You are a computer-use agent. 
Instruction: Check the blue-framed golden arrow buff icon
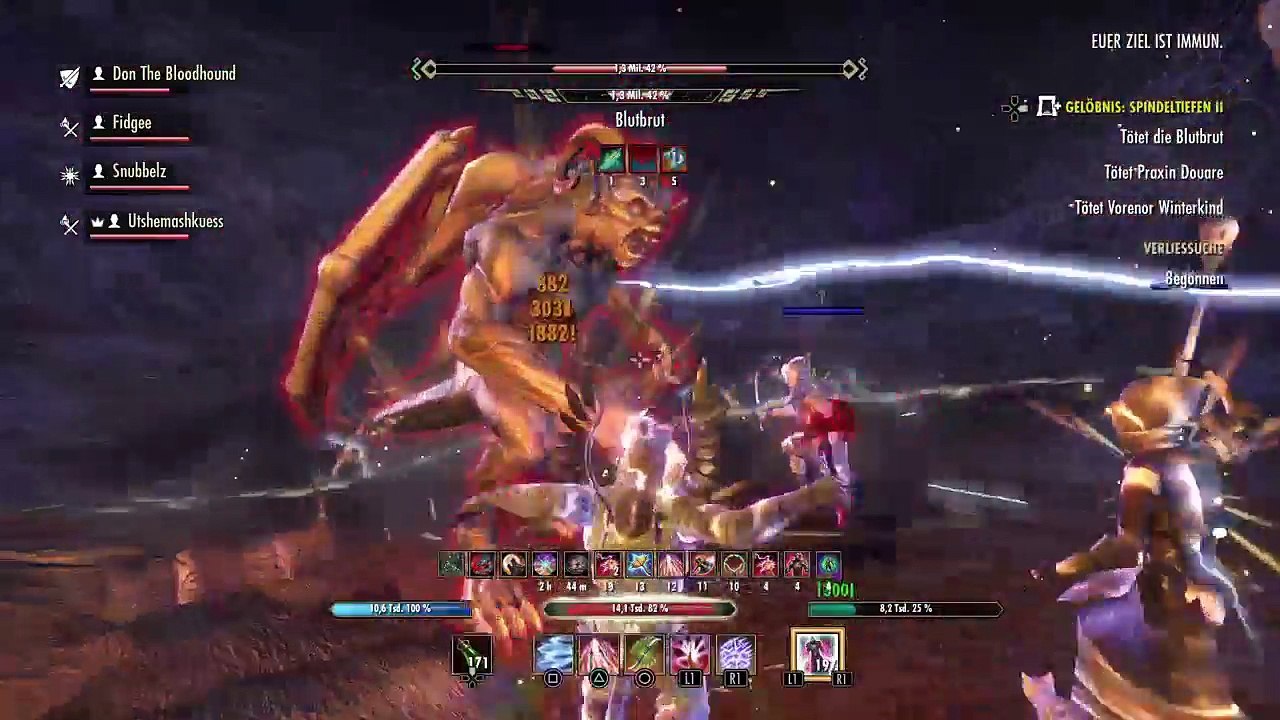point(639,565)
